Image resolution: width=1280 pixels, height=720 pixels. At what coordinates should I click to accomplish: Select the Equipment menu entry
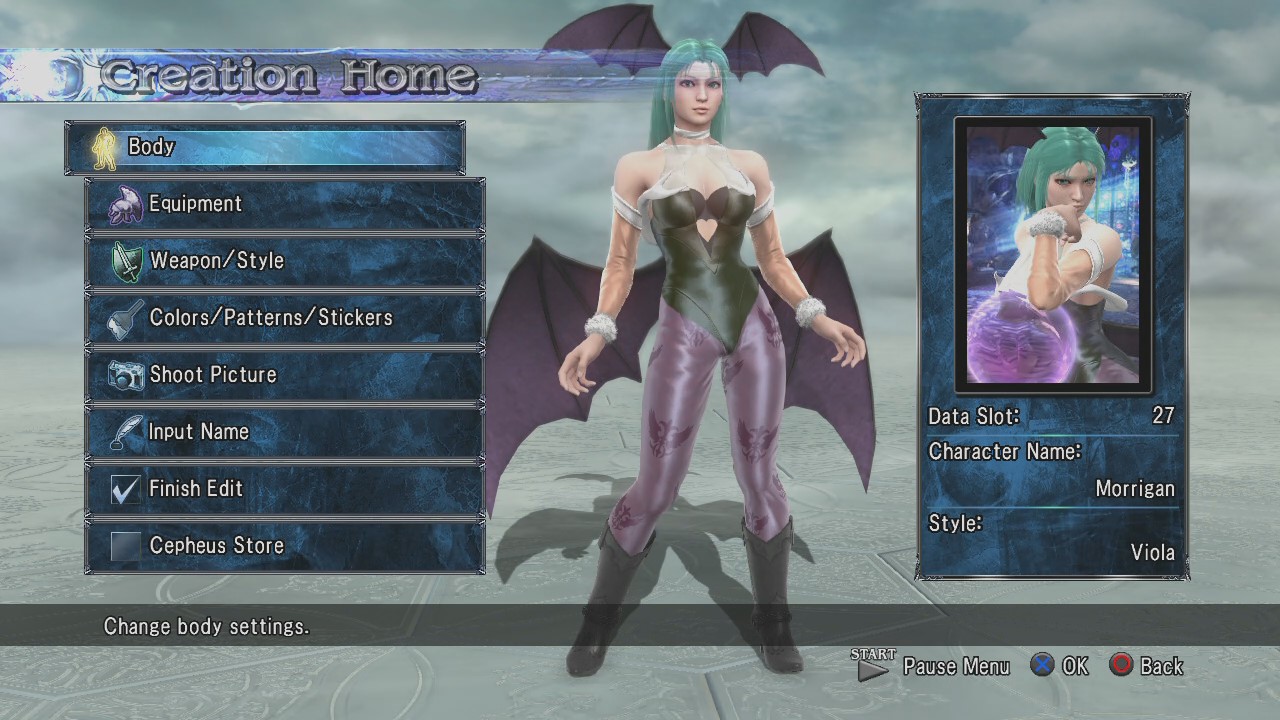(285, 204)
